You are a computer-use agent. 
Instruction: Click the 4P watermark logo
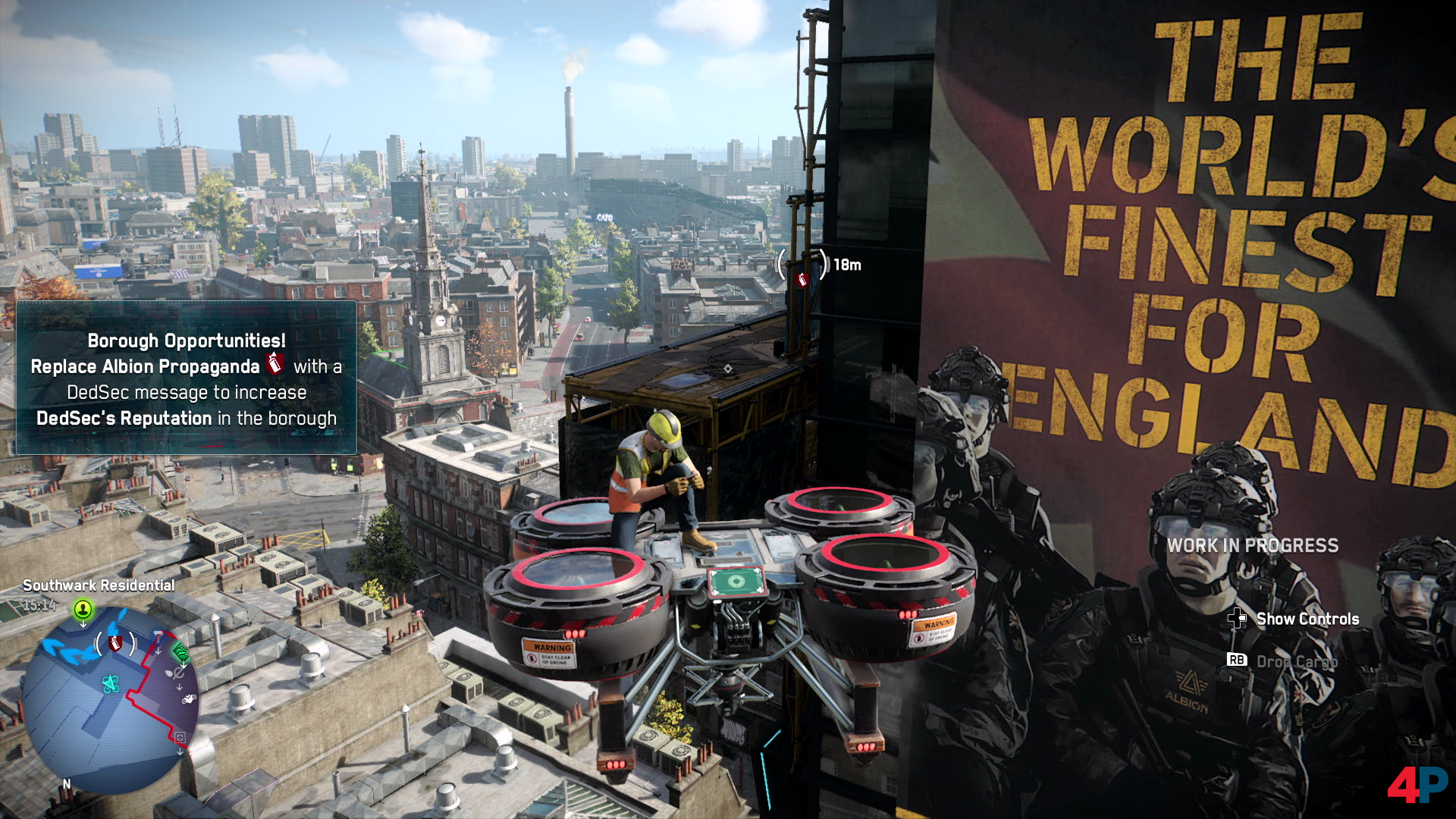point(1417,784)
